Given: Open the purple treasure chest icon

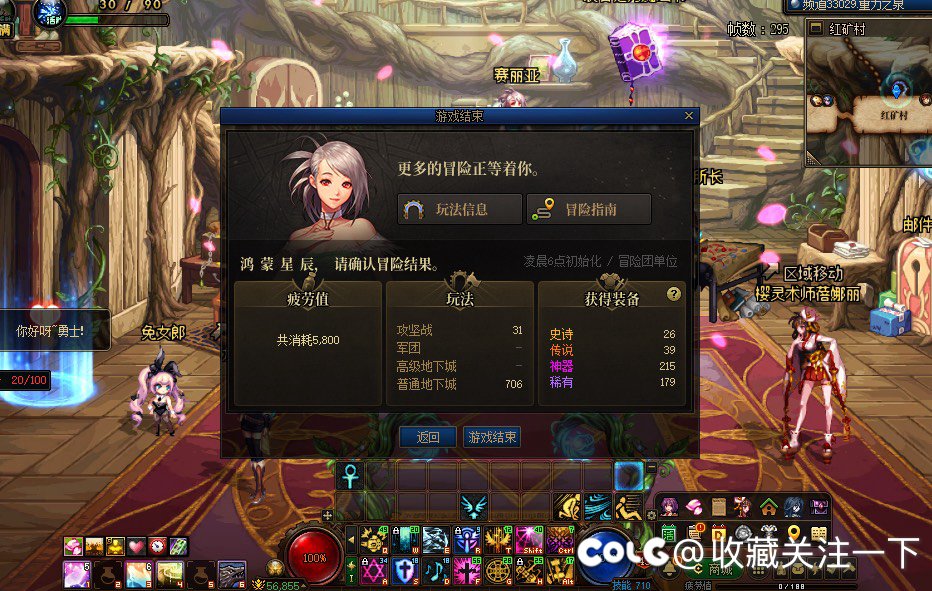Looking at the screenshot, I should point(820,506).
